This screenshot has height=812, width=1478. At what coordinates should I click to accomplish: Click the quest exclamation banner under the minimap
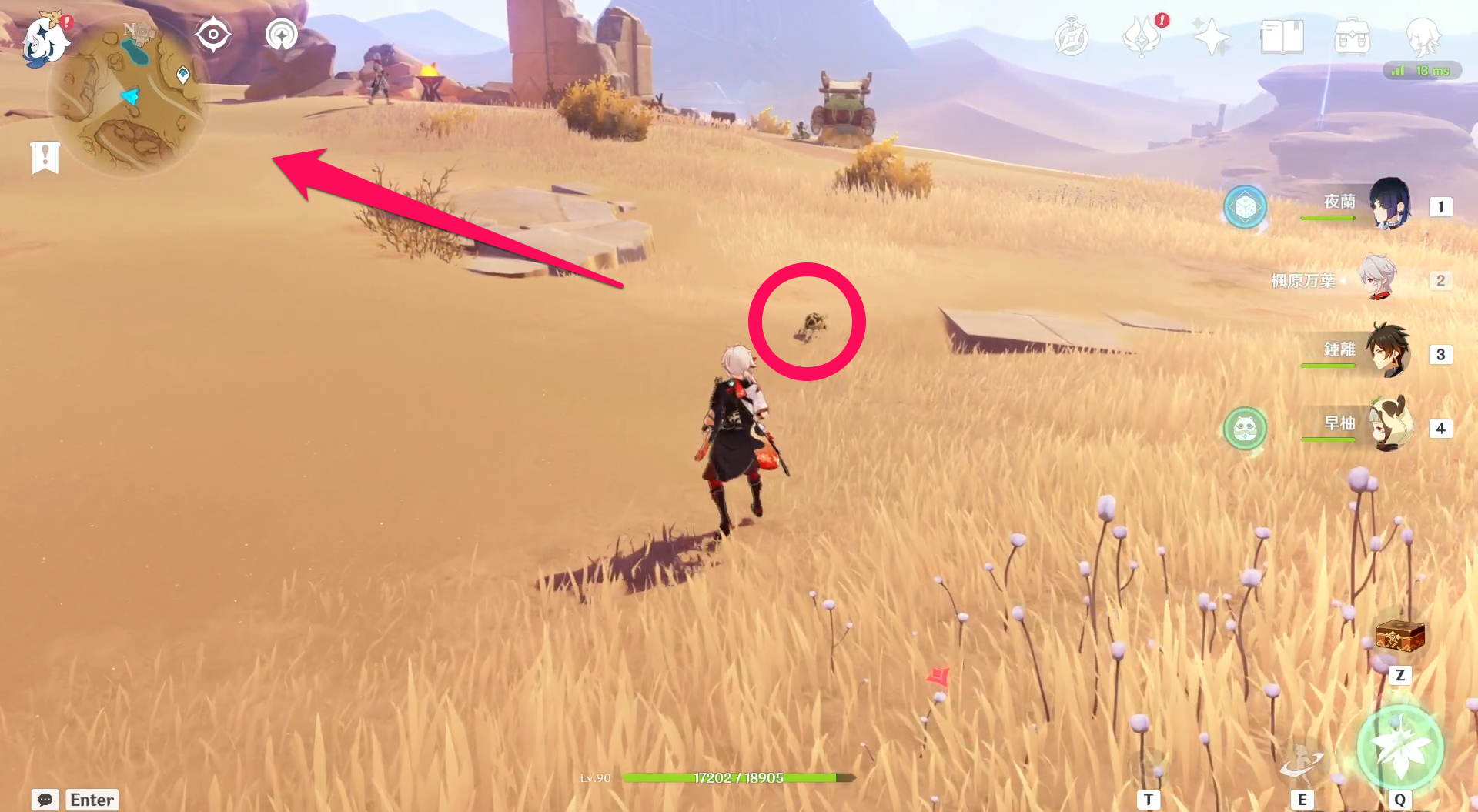[x=45, y=156]
